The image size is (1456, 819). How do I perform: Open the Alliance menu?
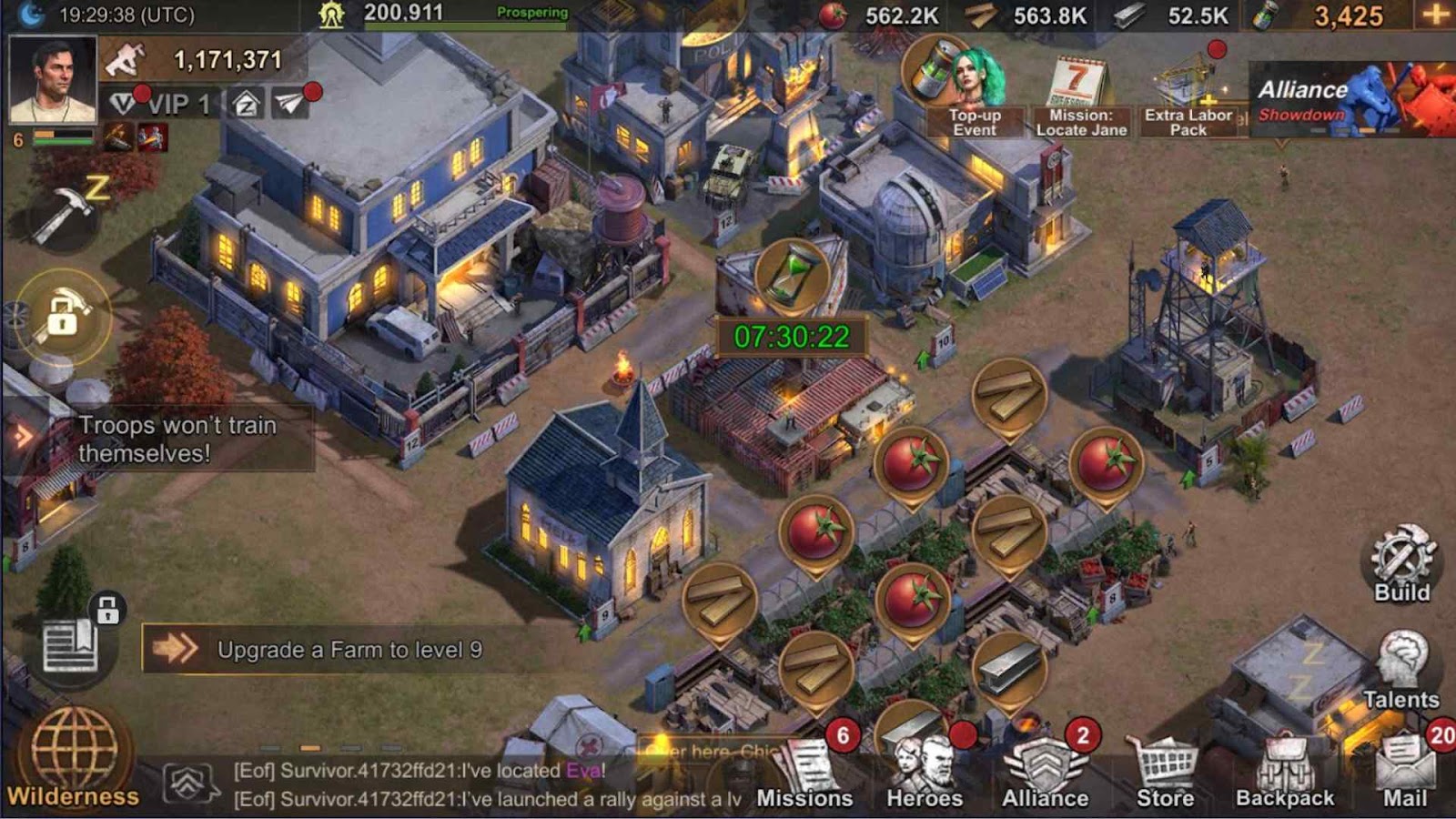point(1045,773)
